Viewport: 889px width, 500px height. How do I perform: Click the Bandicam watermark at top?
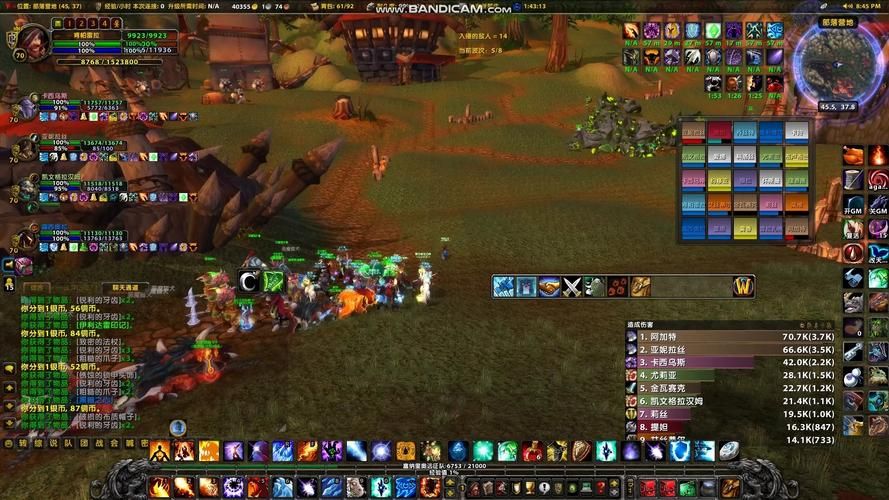coord(444,8)
